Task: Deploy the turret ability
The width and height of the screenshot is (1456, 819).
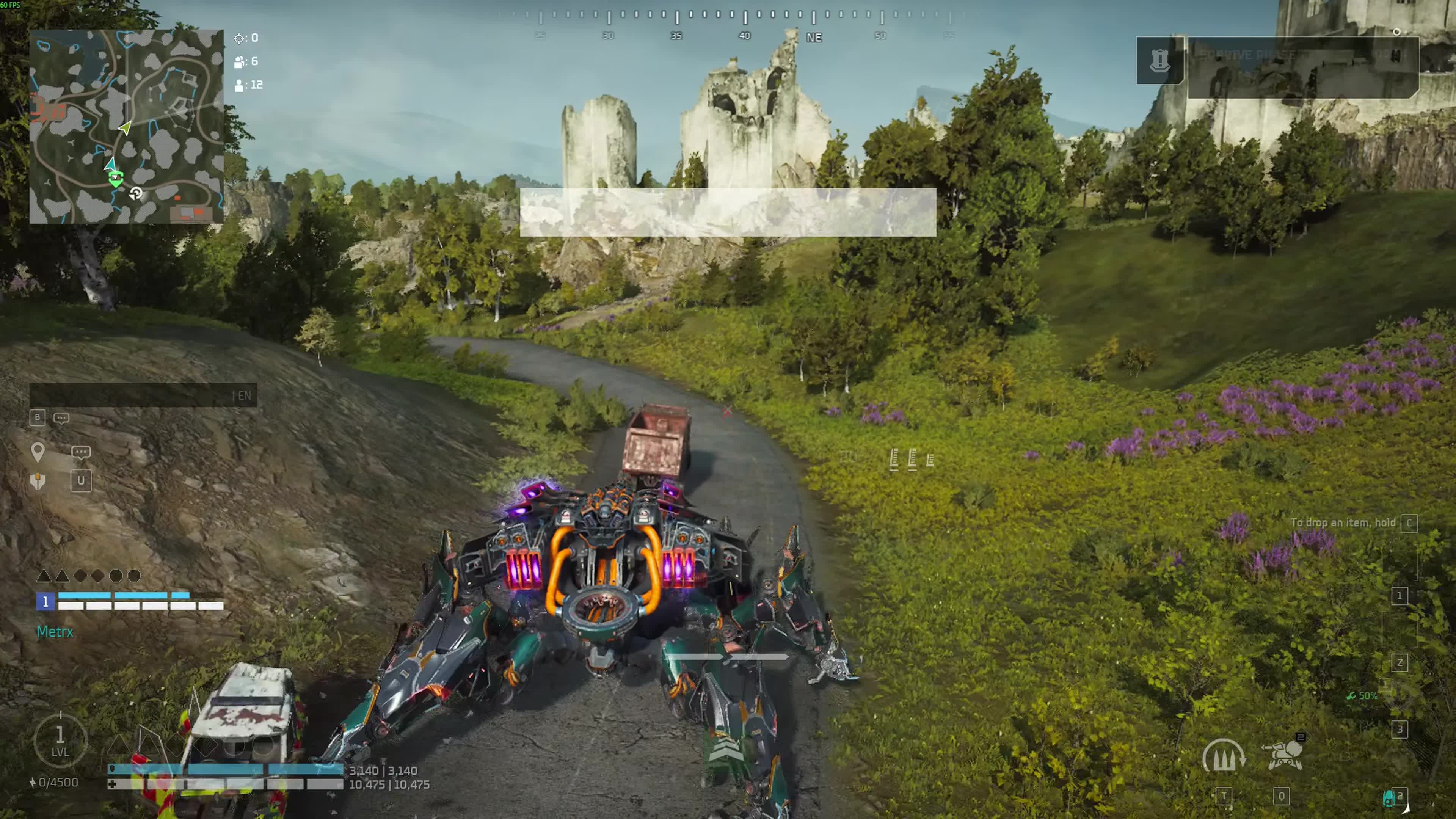Action: (1282, 754)
